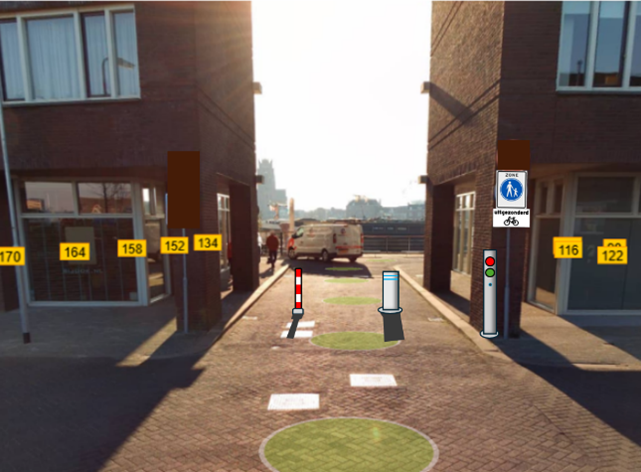Click the traffic light post icon
641x472 pixels.
point(489,292)
